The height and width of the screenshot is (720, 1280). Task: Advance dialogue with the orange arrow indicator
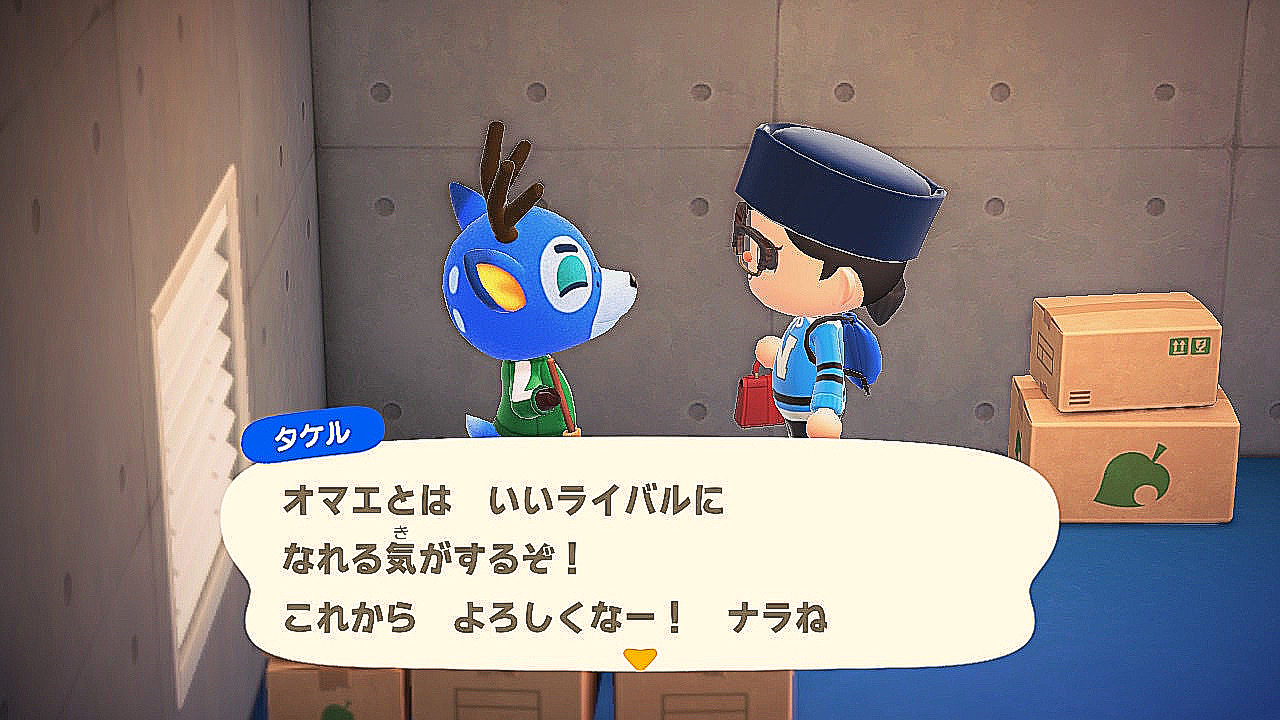coord(639,658)
